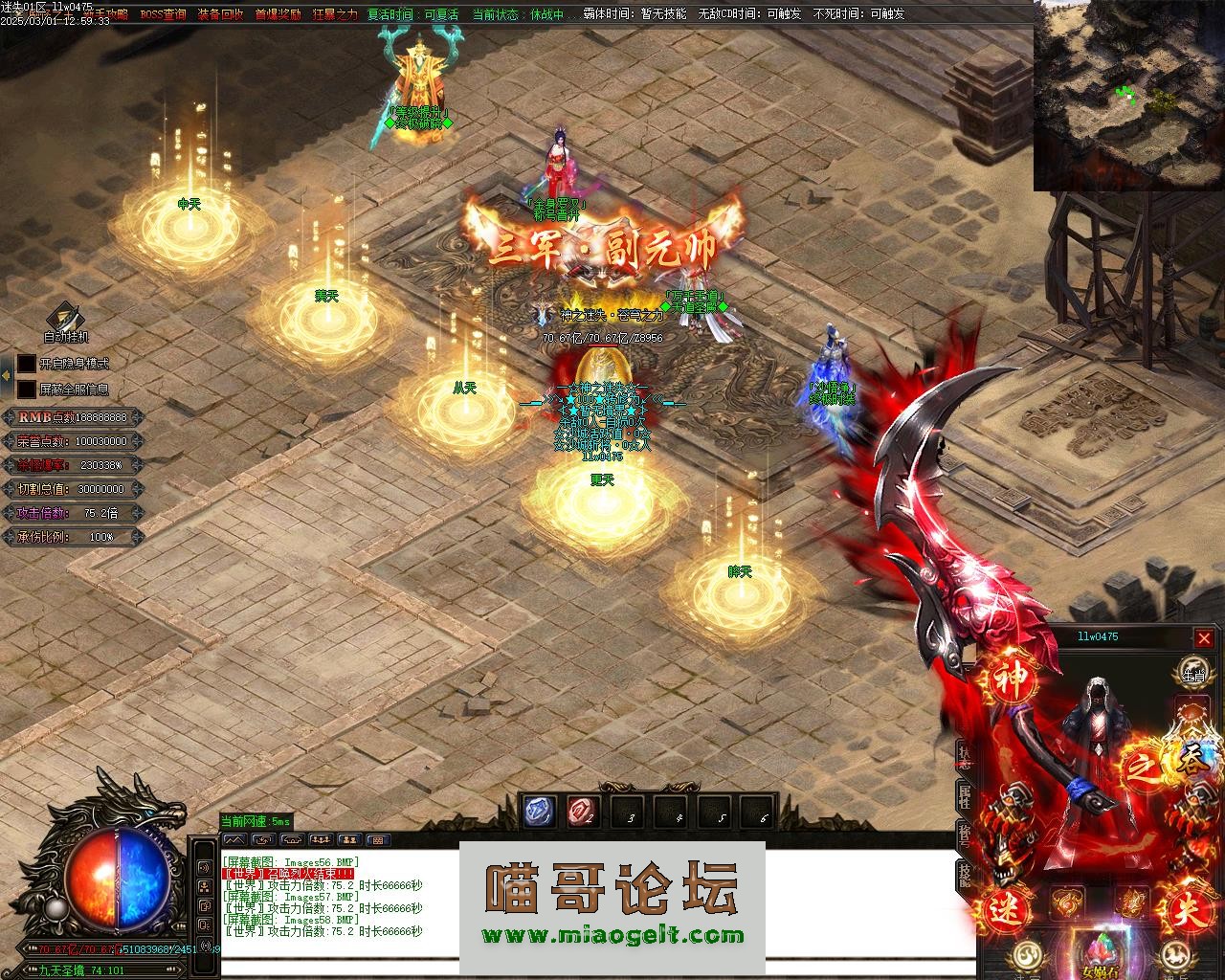The width and height of the screenshot is (1225, 980).
Task: Use the blue gem in hotbar slot one
Action: point(540,812)
